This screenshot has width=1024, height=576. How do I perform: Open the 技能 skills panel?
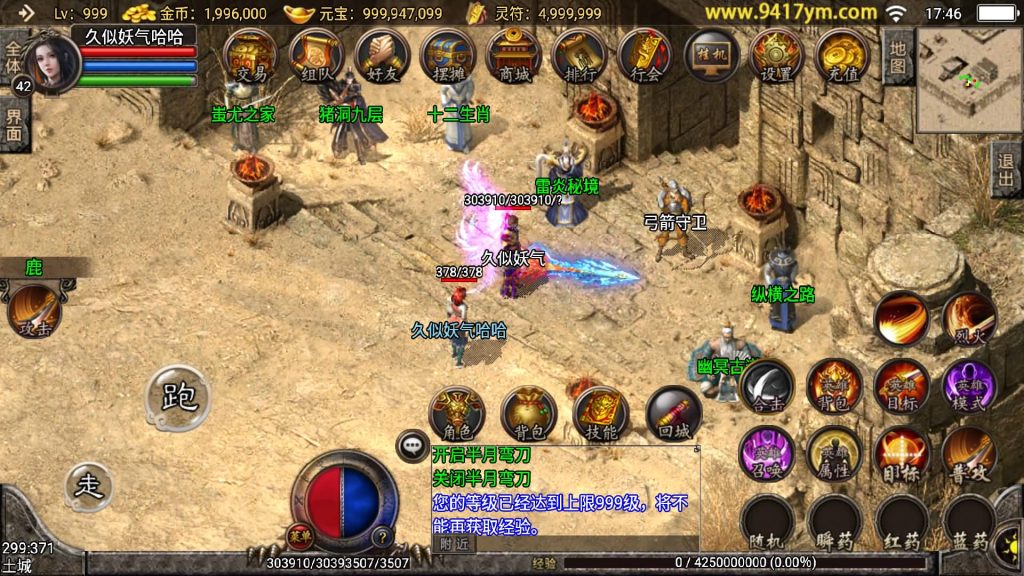pos(601,414)
